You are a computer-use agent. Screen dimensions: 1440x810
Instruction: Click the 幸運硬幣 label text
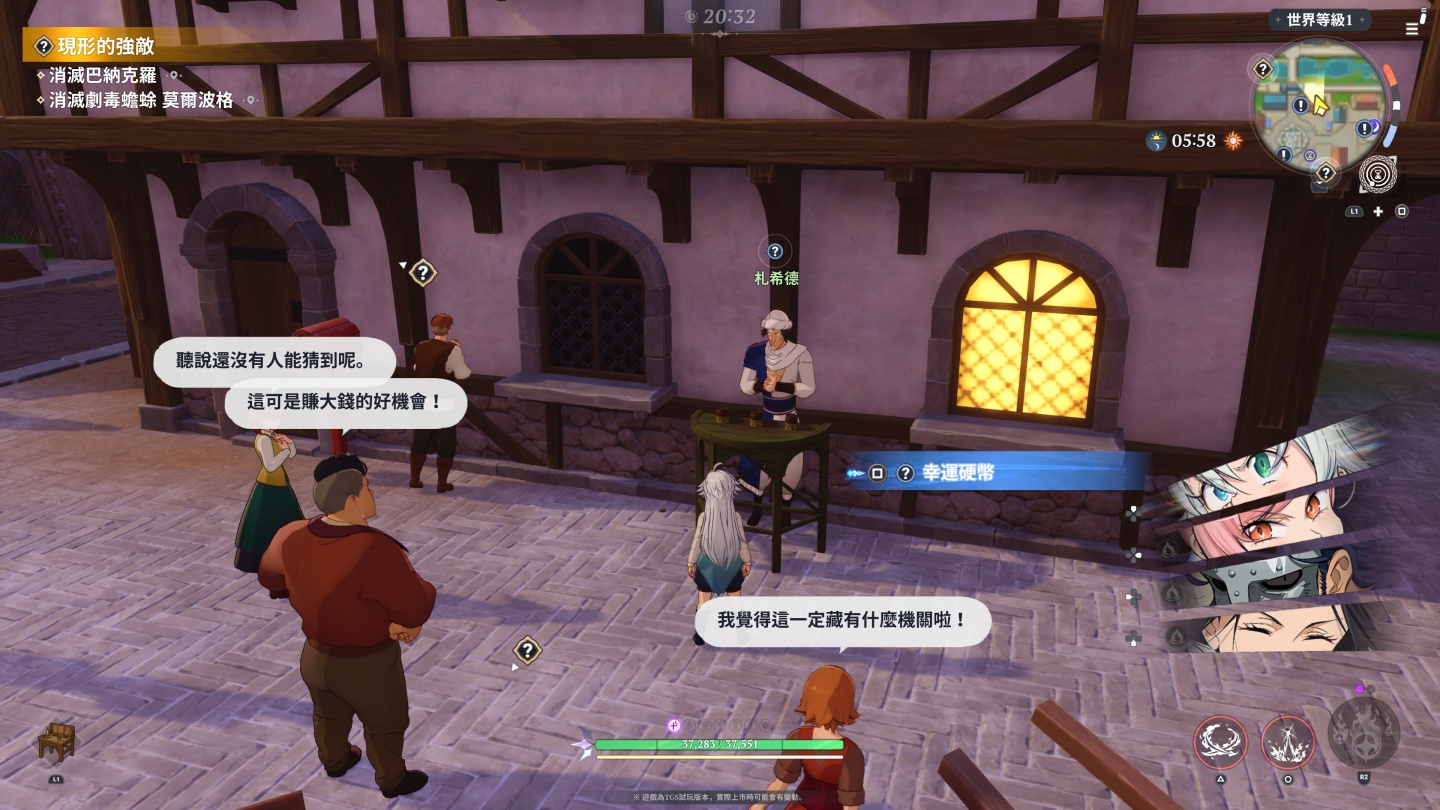(960, 473)
